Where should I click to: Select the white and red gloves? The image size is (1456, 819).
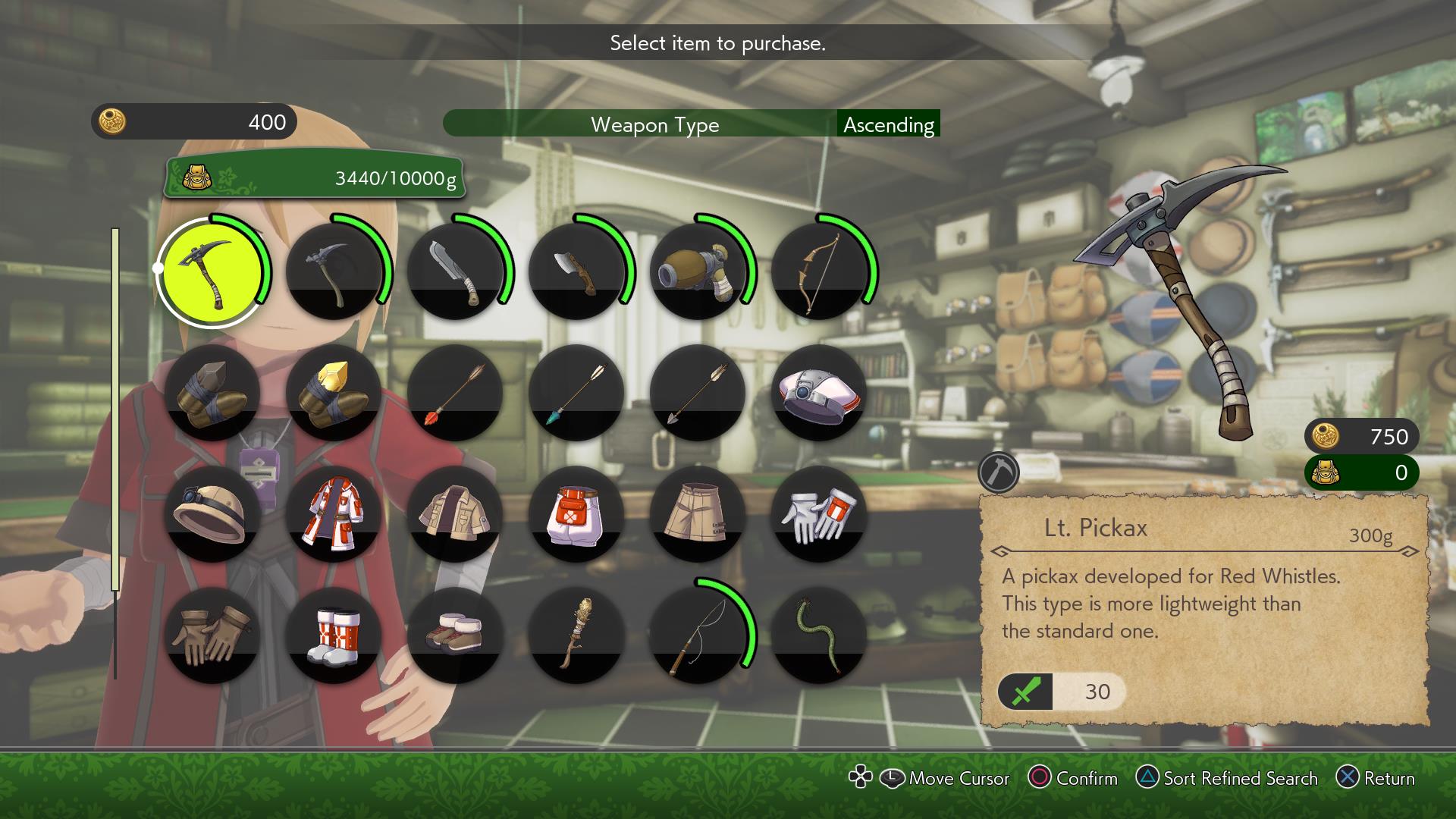(819, 514)
